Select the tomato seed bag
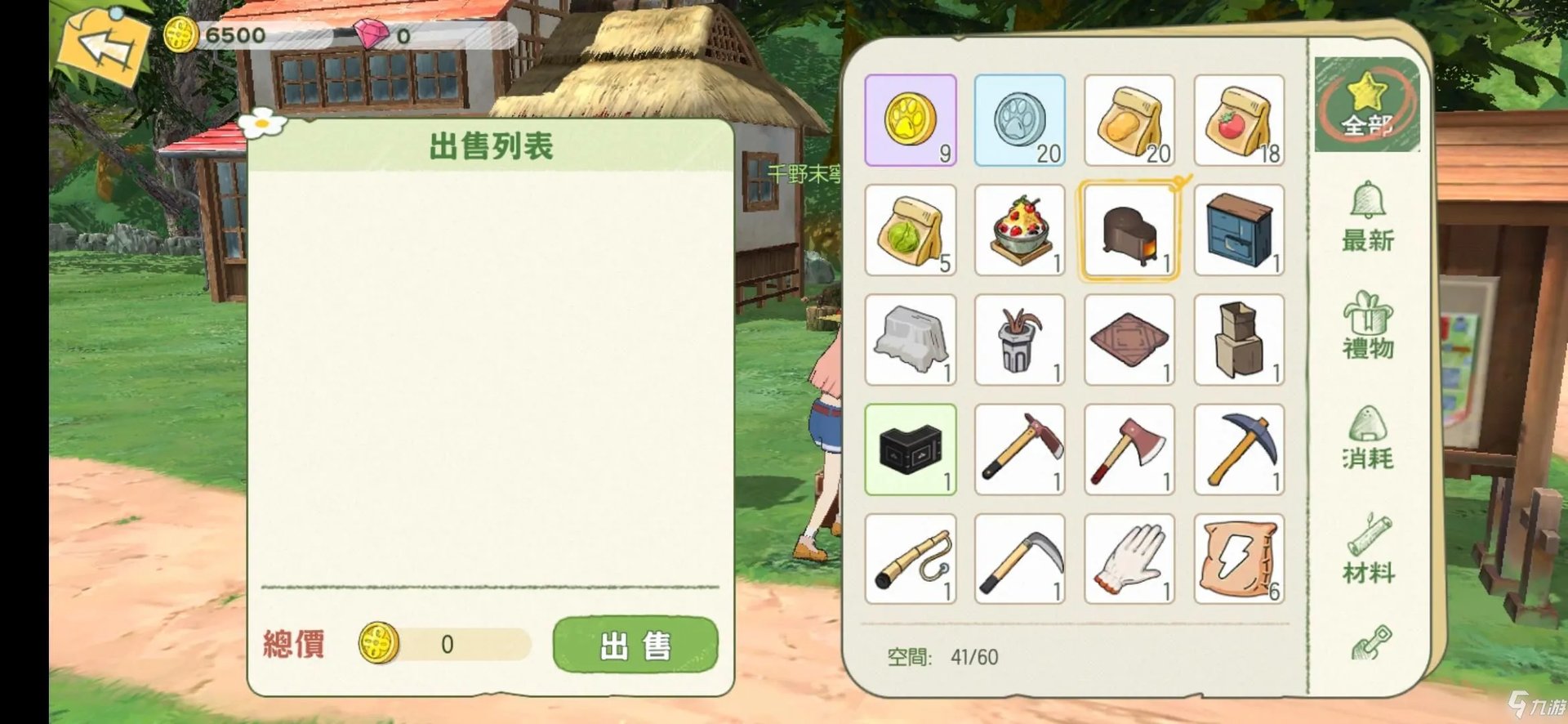 (x=1239, y=120)
